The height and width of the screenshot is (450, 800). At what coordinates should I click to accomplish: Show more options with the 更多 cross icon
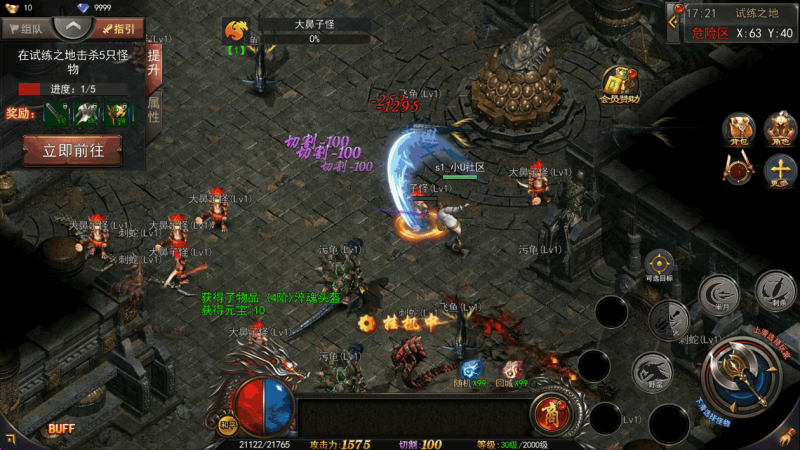(779, 169)
